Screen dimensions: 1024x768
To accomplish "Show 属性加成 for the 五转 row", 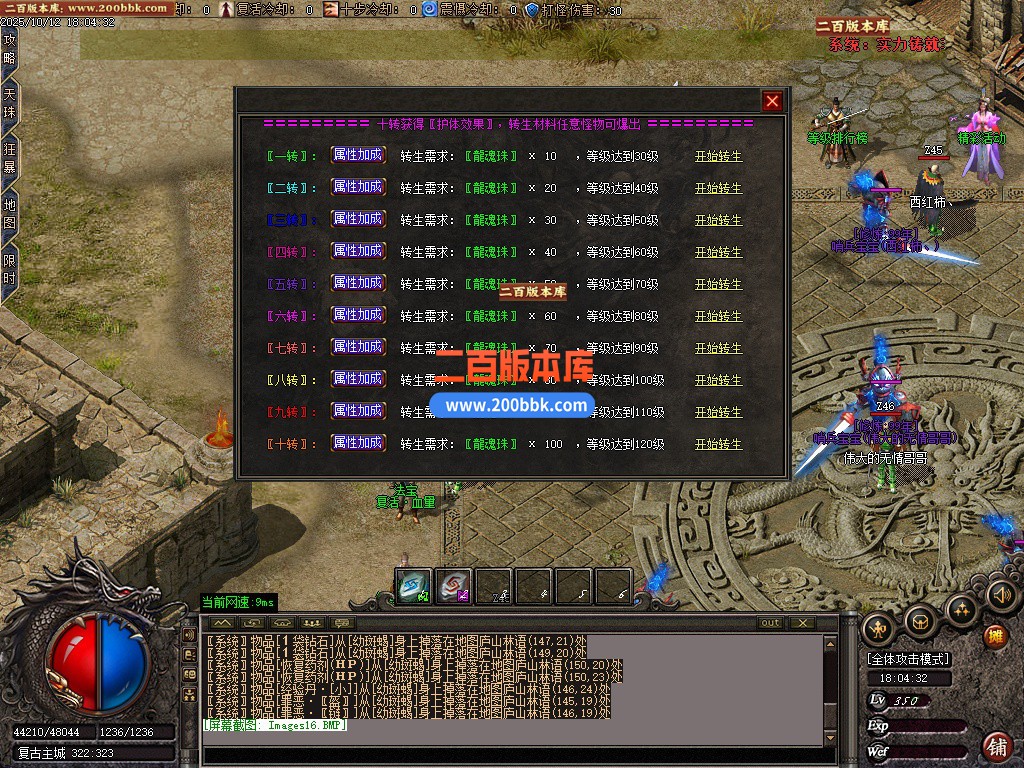I will (x=358, y=283).
